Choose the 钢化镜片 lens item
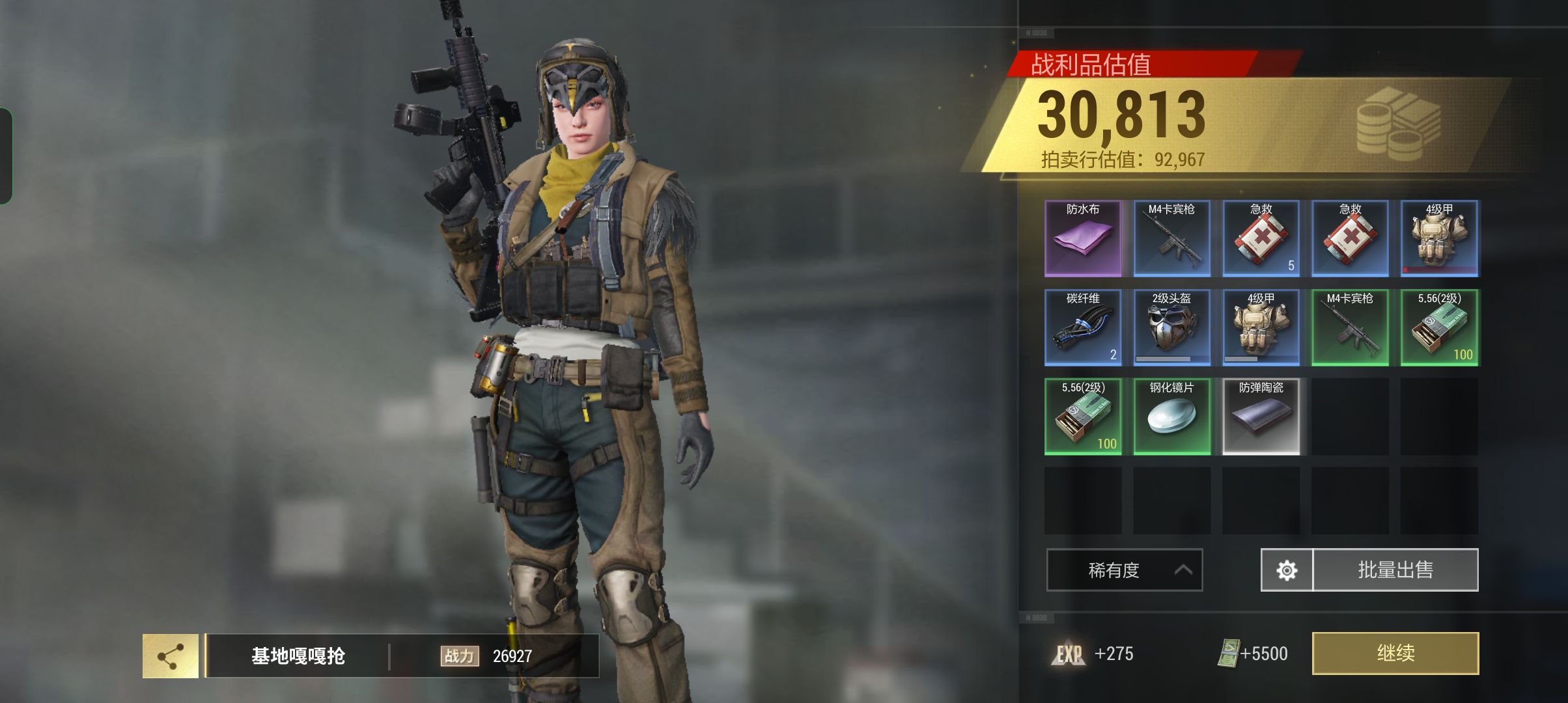Viewport: 1568px width, 703px height. (x=1171, y=417)
